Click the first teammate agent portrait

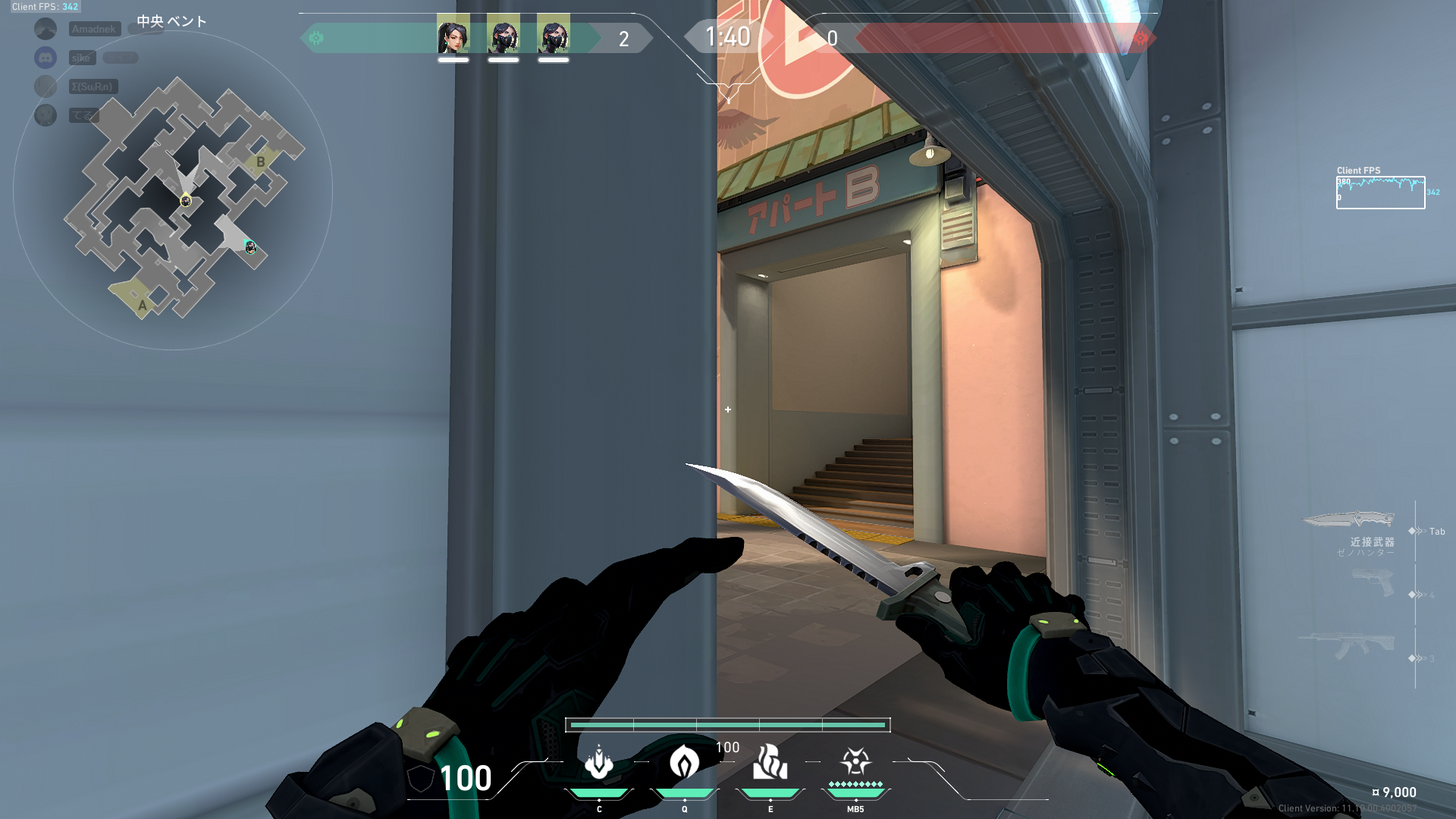tap(453, 33)
